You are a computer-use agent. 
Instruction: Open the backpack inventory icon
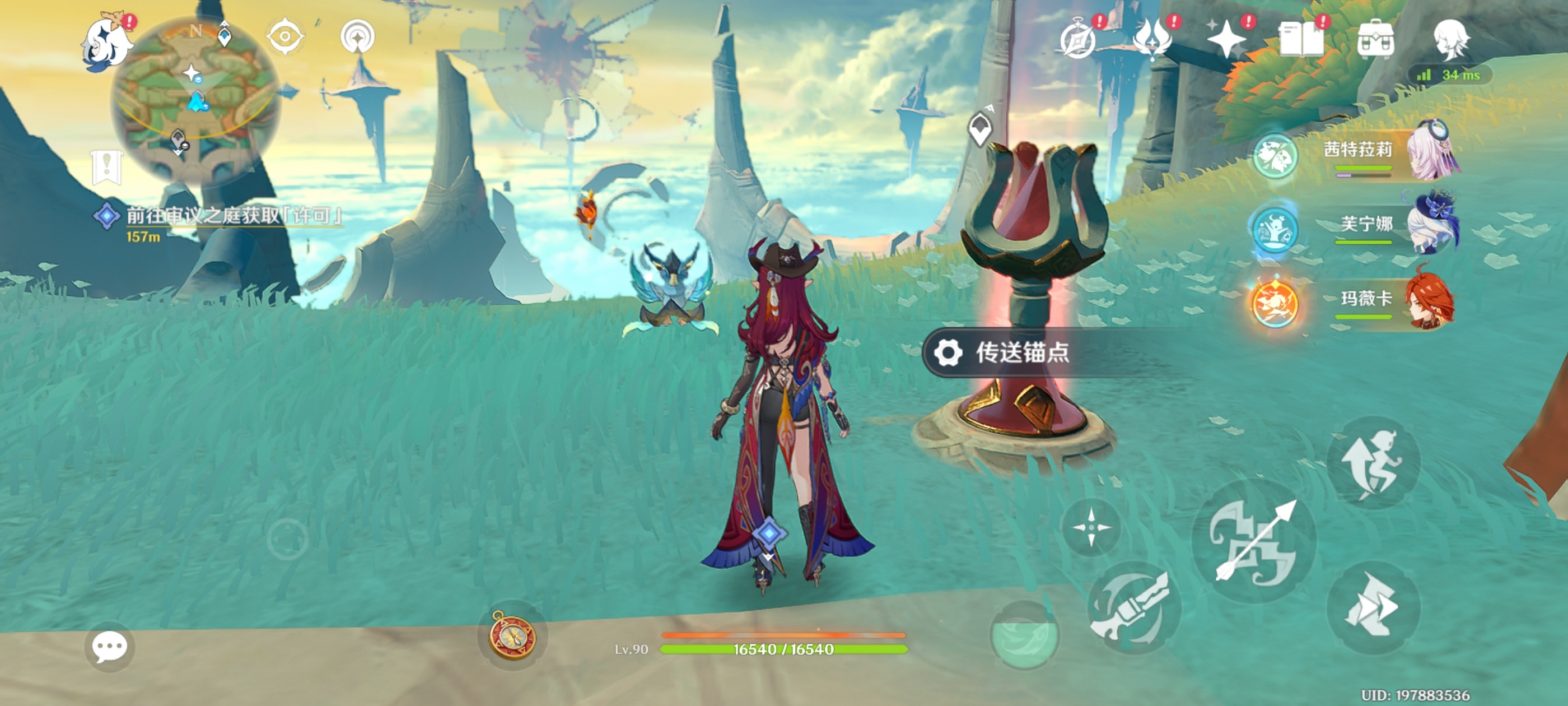pos(1376,39)
